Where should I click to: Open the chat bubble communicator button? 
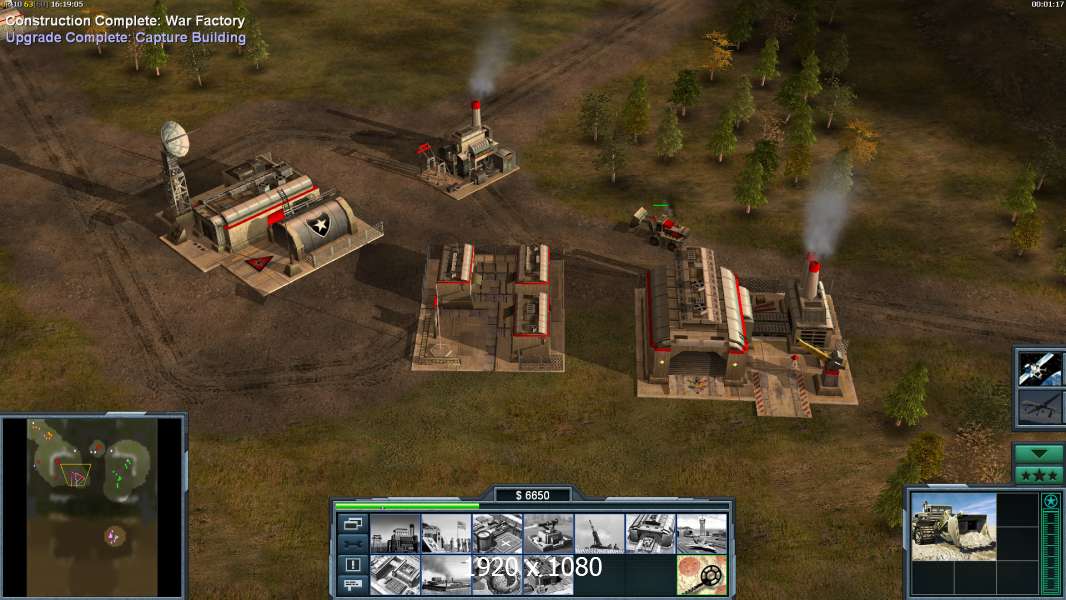pyautogui.click(x=352, y=585)
